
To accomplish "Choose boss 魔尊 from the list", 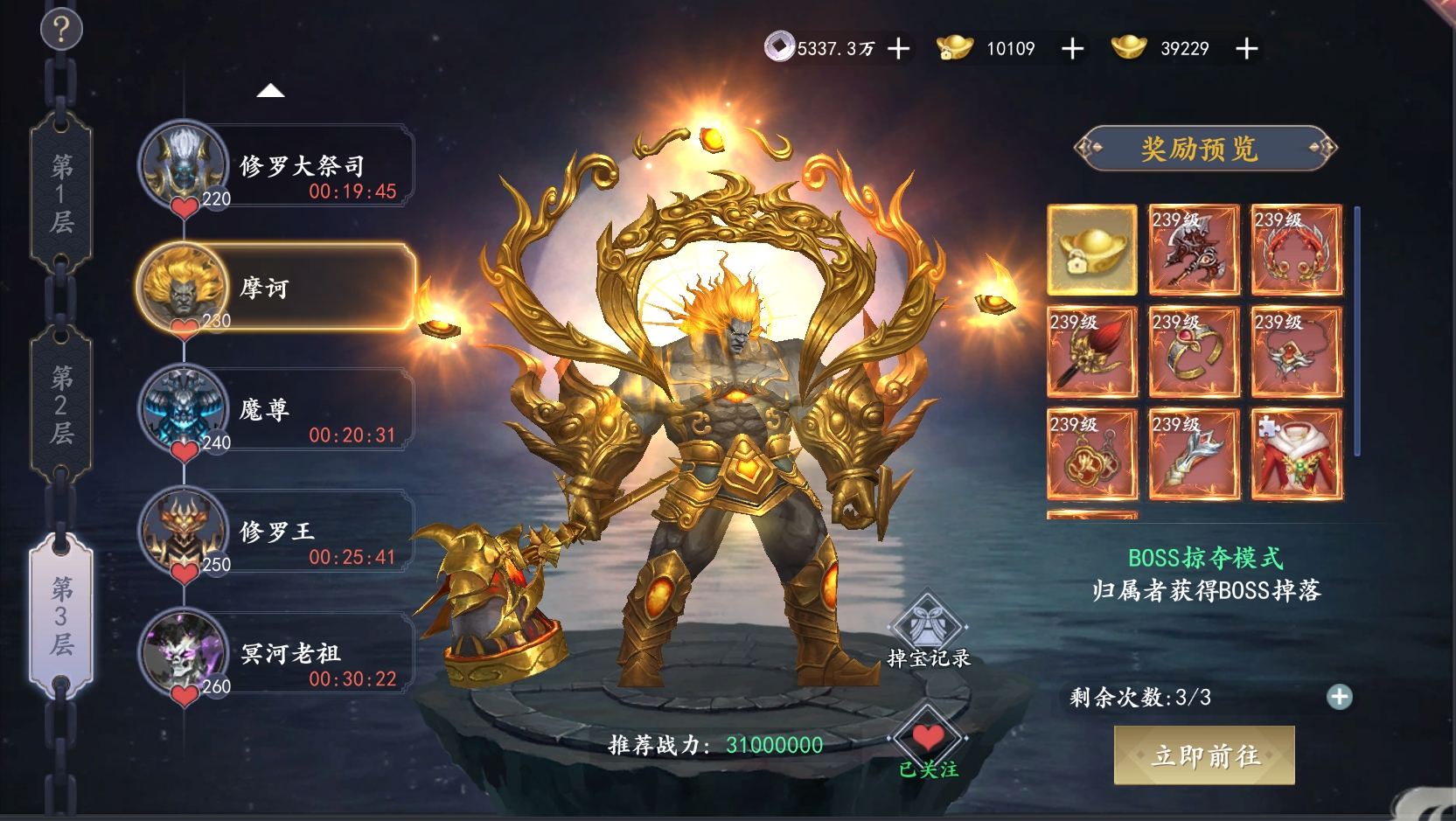I will pyautogui.click(x=277, y=409).
